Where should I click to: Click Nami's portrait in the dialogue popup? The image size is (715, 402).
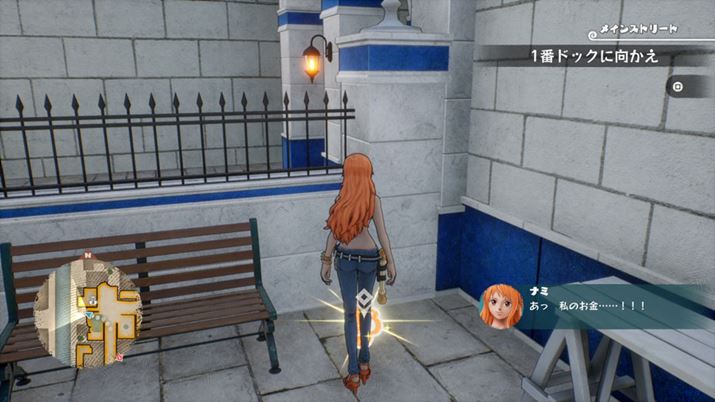pos(499,304)
